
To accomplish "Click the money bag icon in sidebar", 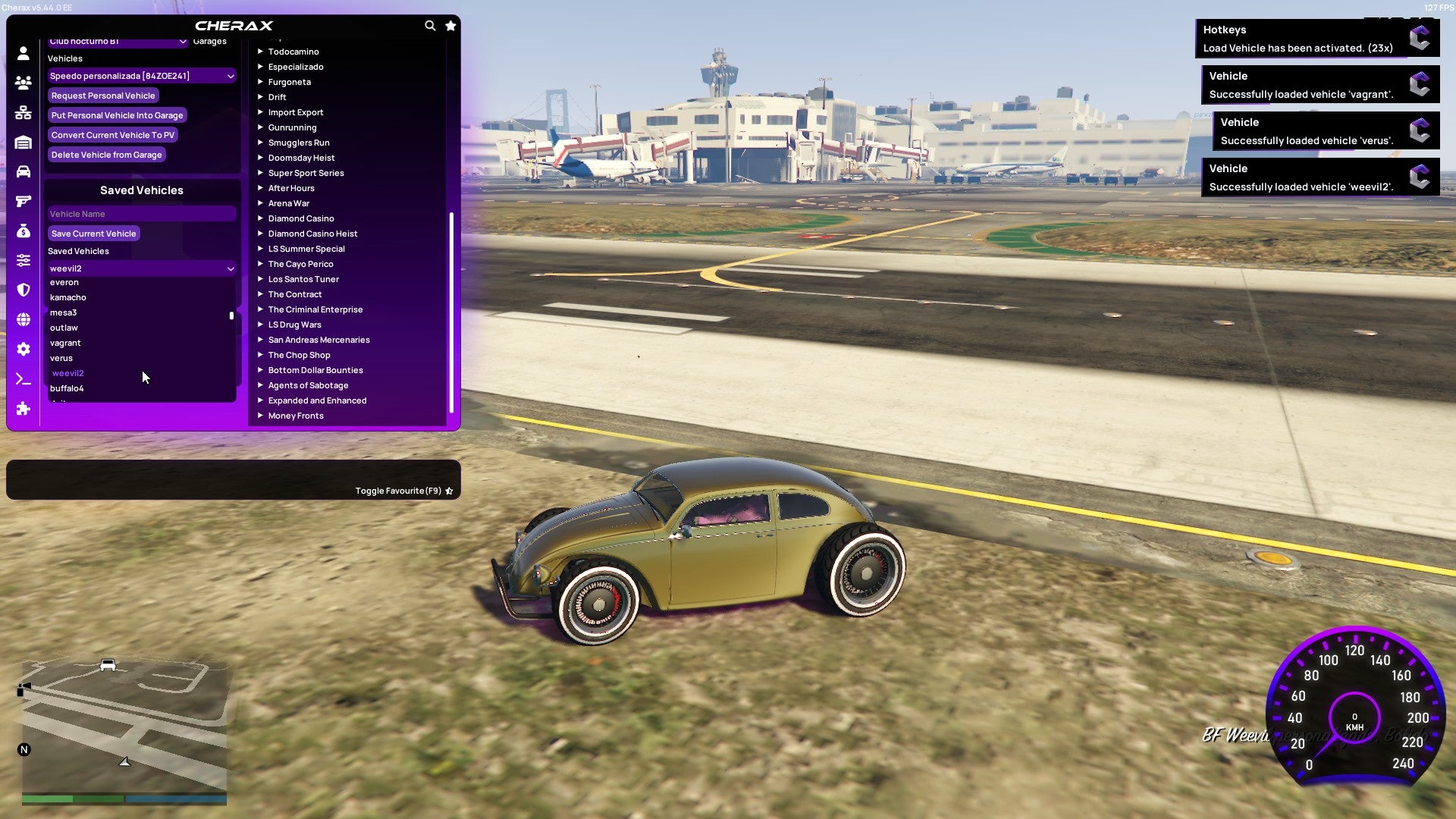I will (x=23, y=231).
